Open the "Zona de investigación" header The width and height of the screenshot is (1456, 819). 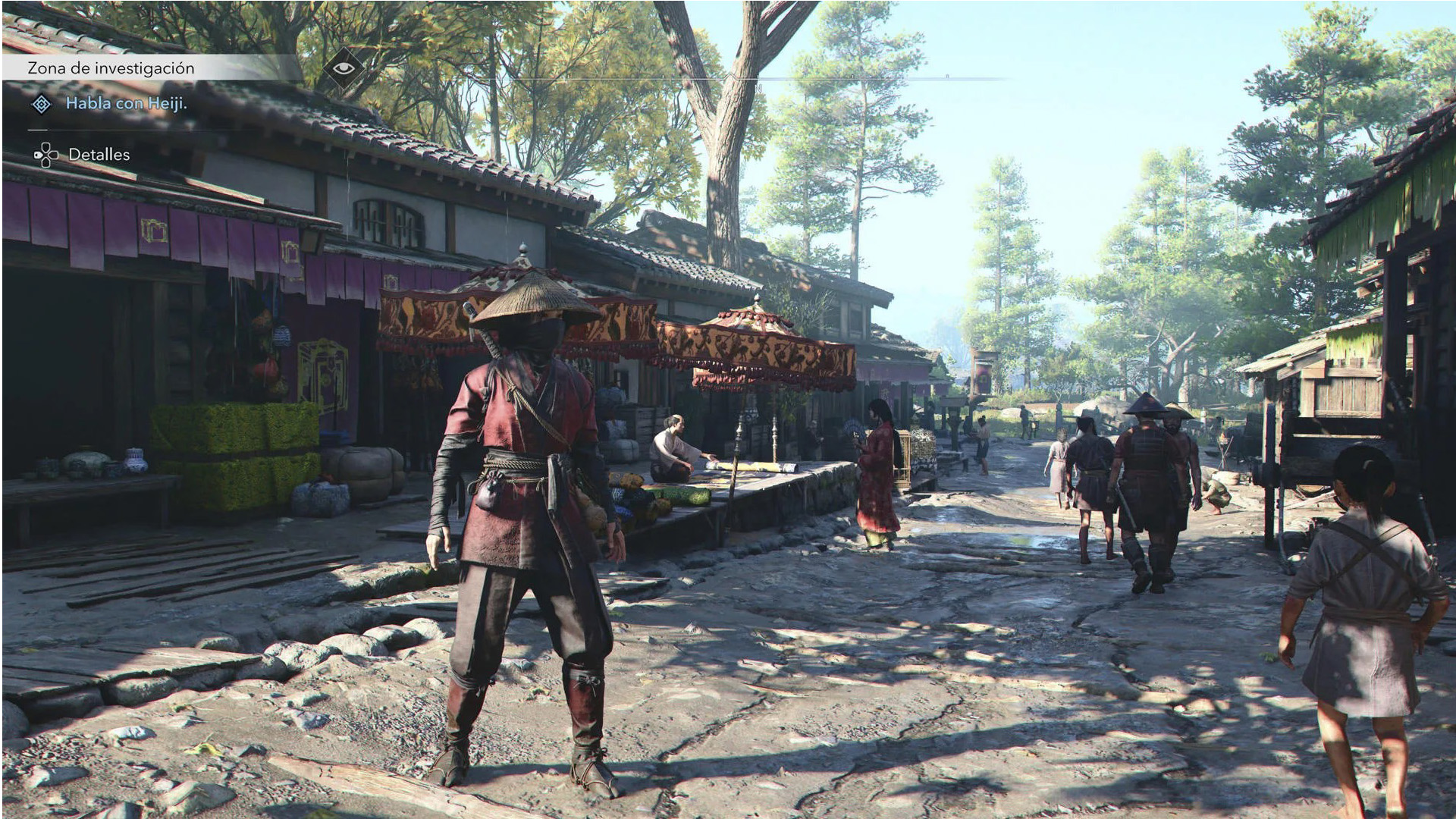tap(111, 68)
